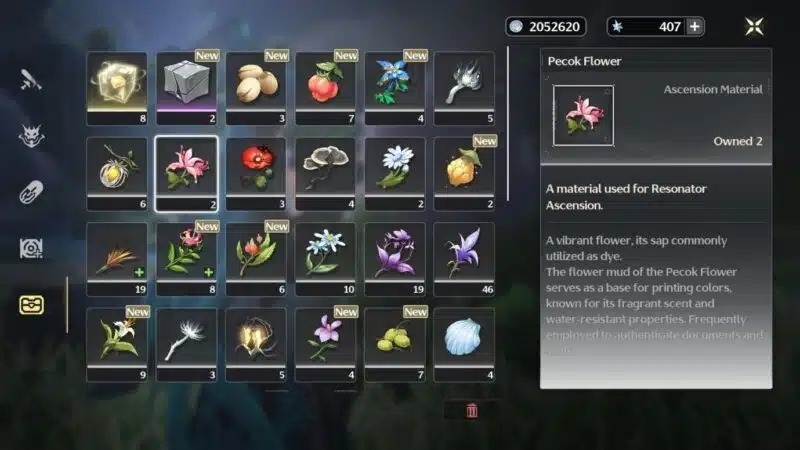Select the green olives item slot

395,338
